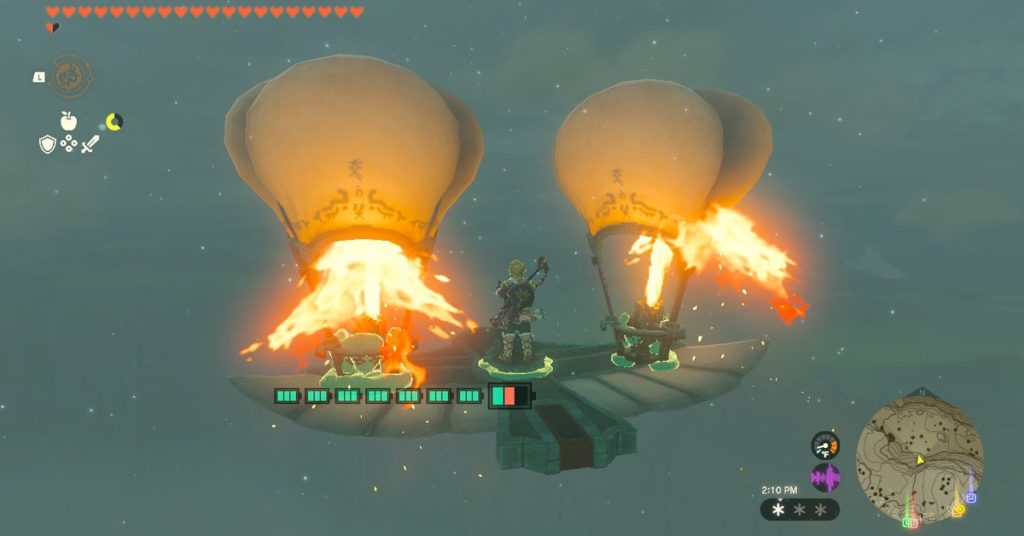
Task: Select the blue map pin on the minimap
Action: (x=971, y=496)
